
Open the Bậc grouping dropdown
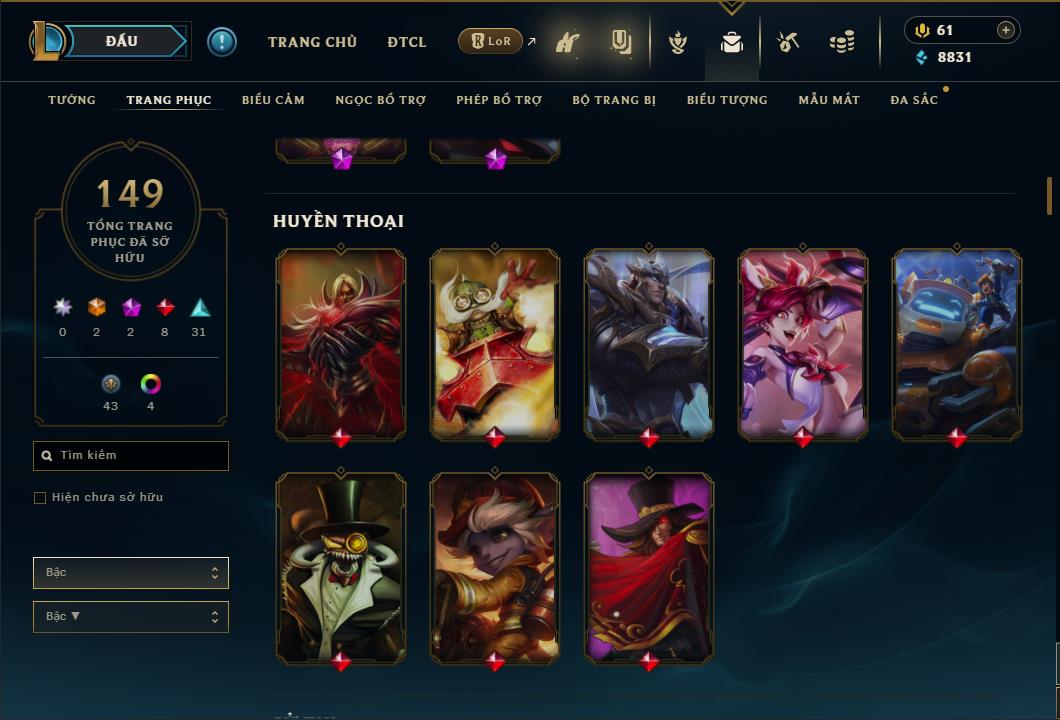pyautogui.click(x=131, y=573)
